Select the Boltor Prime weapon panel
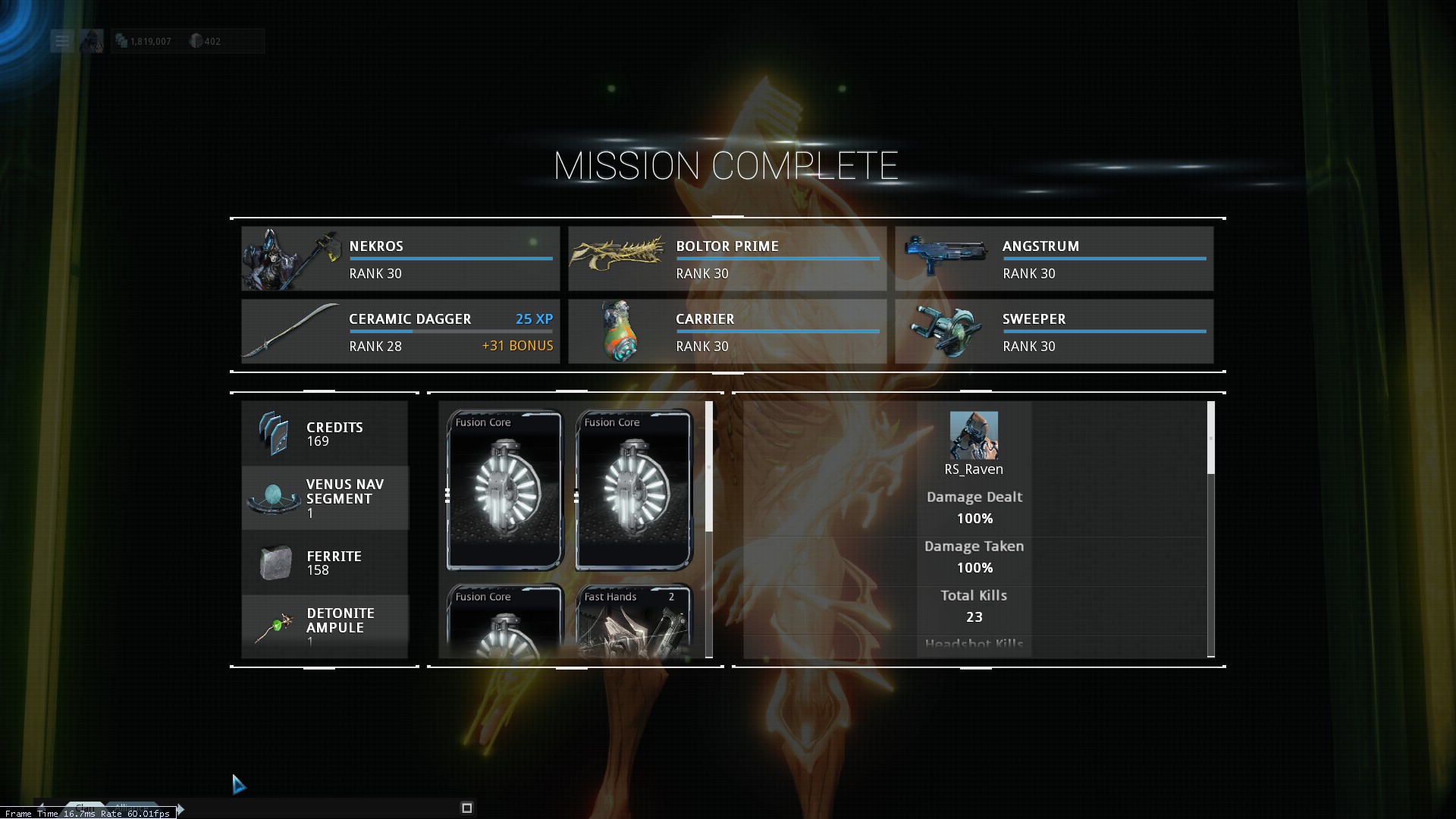1456x819 pixels. coord(726,259)
